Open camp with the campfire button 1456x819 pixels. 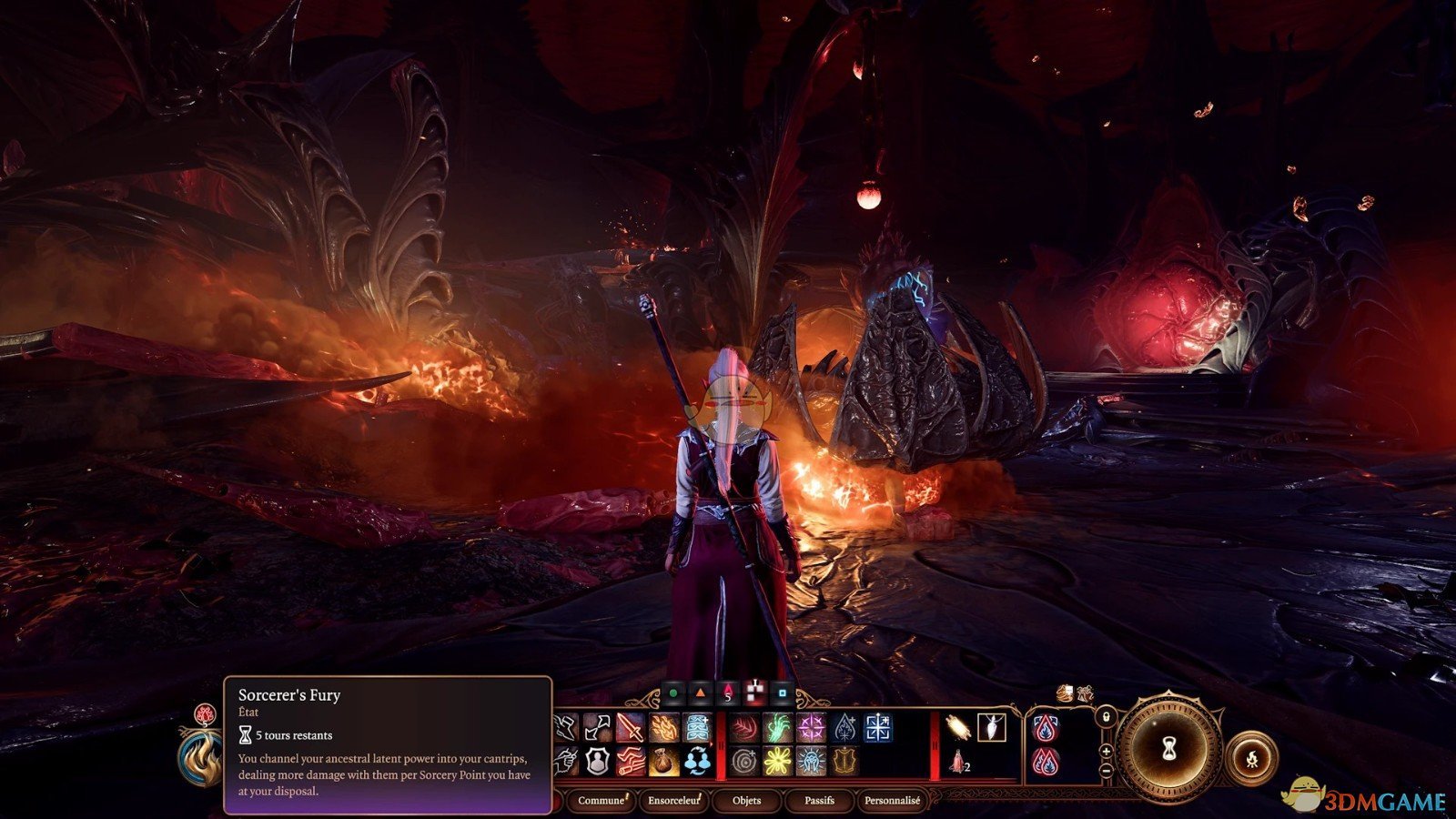tap(1251, 757)
